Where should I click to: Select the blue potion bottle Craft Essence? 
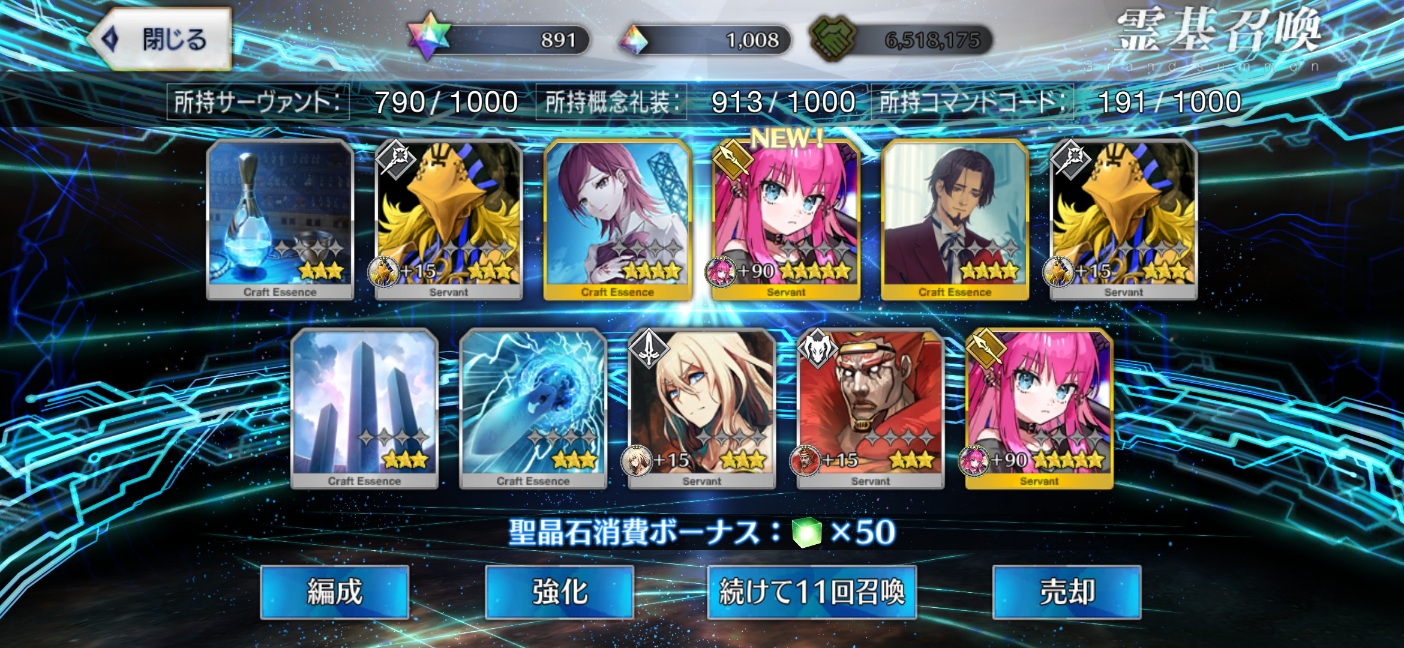point(280,220)
